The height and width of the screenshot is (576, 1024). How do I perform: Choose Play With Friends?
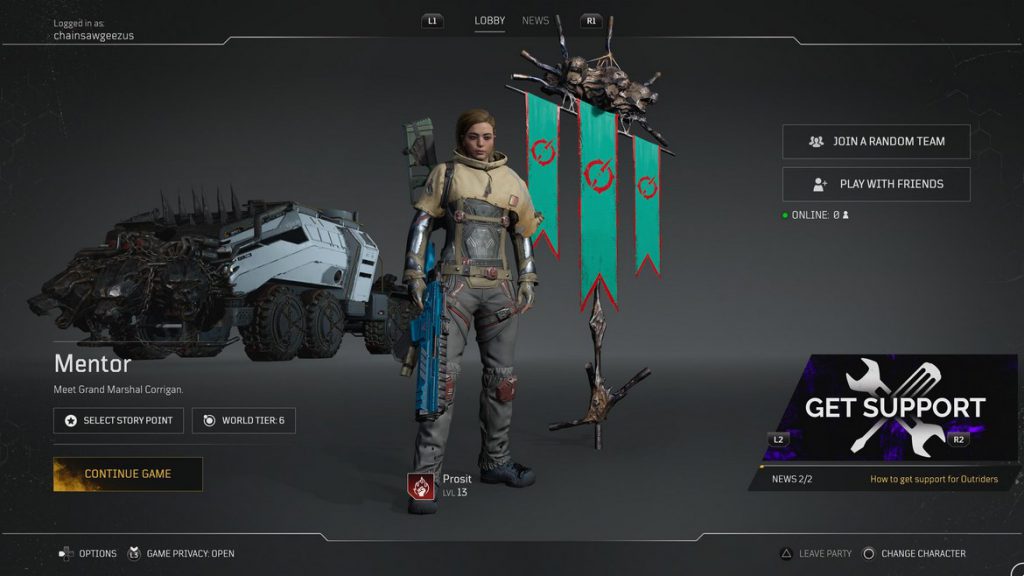(x=876, y=184)
